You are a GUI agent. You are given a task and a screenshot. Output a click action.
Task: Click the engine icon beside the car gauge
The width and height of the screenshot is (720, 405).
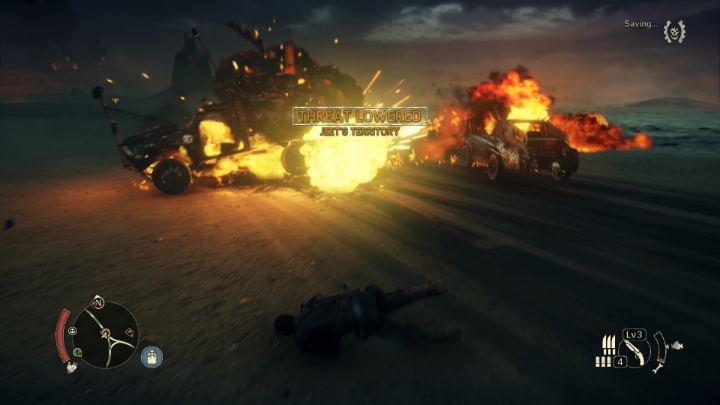[x=679, y=346]
